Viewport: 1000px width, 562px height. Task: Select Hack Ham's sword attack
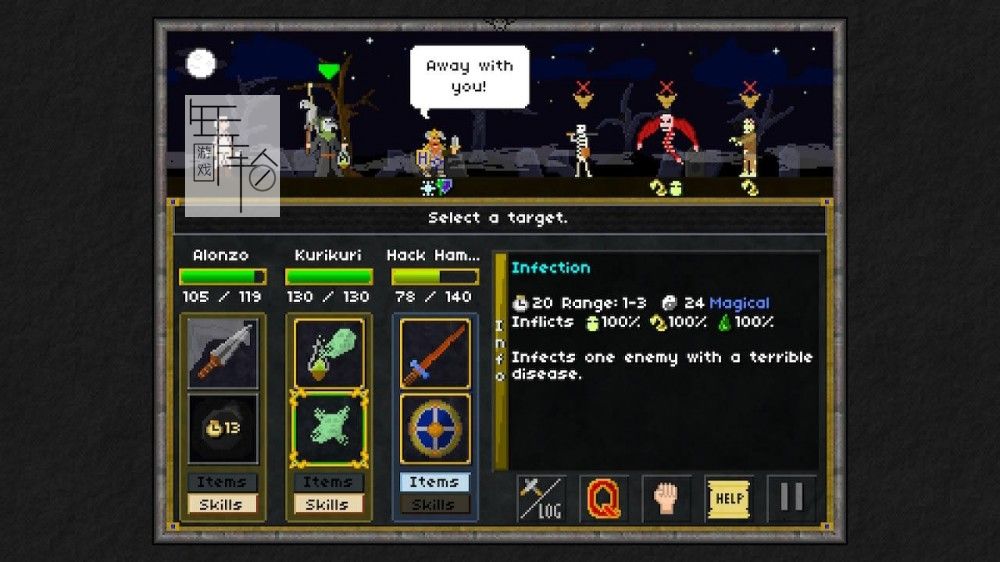tap(434, 353)
